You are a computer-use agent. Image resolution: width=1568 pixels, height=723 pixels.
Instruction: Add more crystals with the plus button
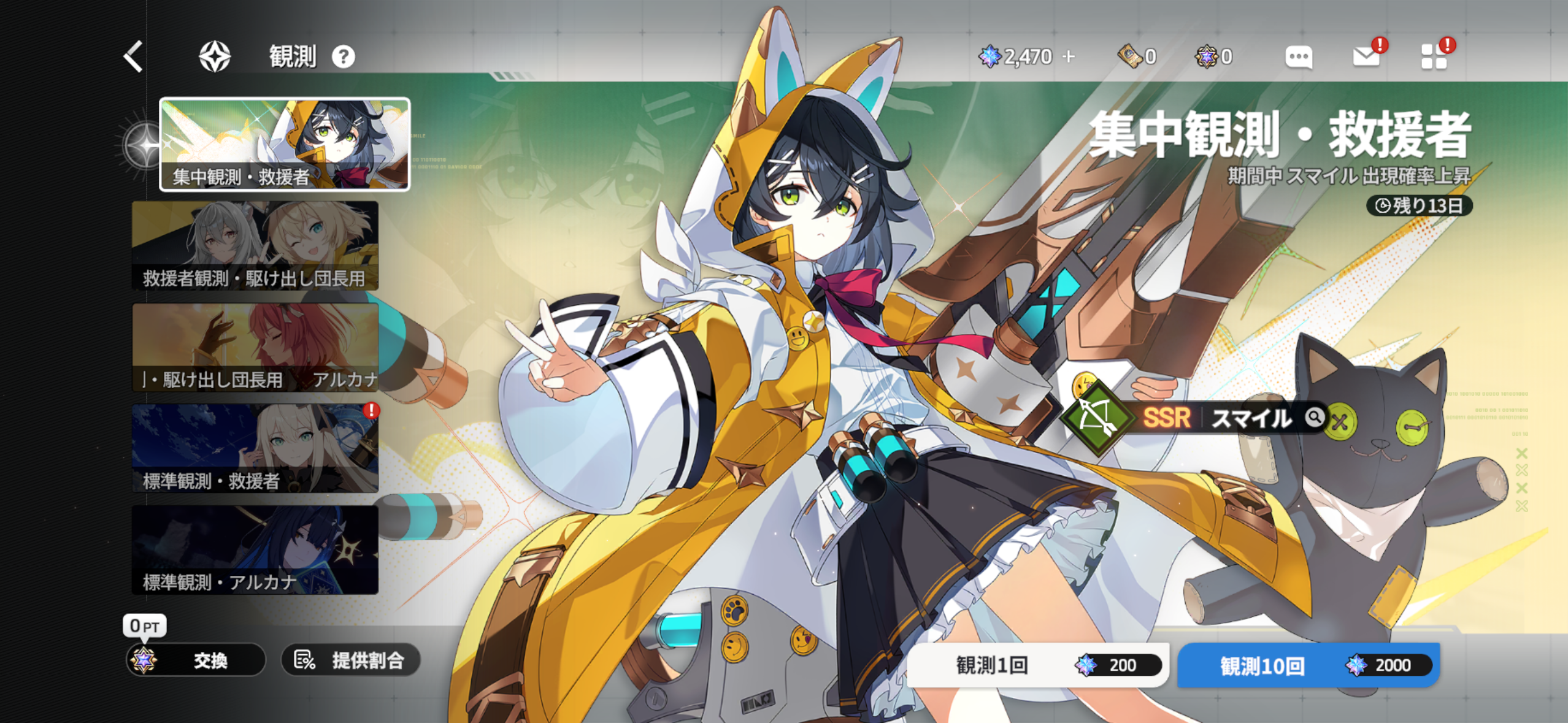[x=1069, y=56]
